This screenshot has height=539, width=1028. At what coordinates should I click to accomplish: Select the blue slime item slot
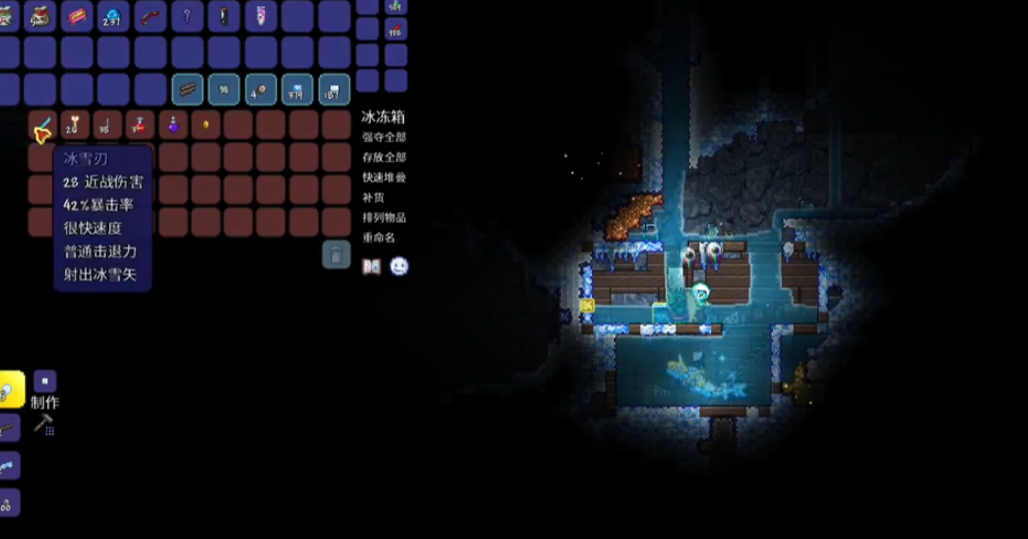tap(113, 16)
